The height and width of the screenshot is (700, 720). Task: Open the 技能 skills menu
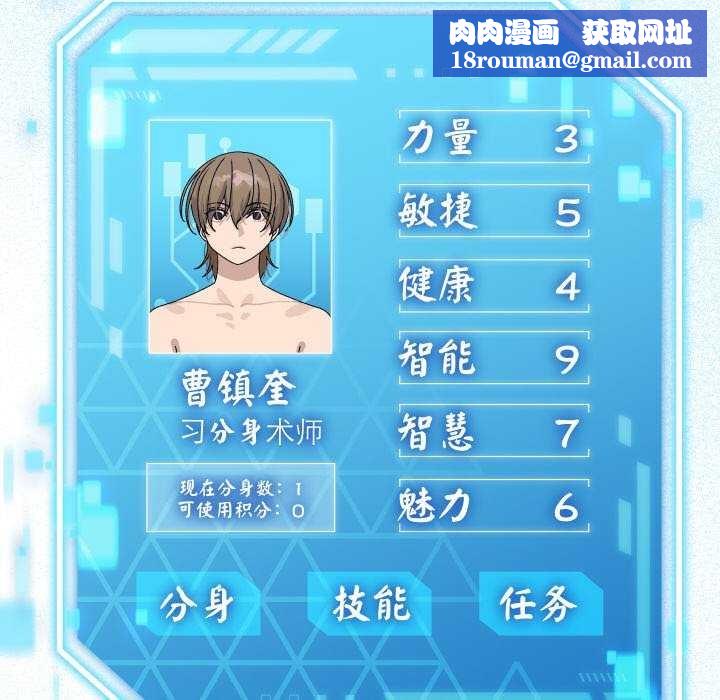(370, 604)
